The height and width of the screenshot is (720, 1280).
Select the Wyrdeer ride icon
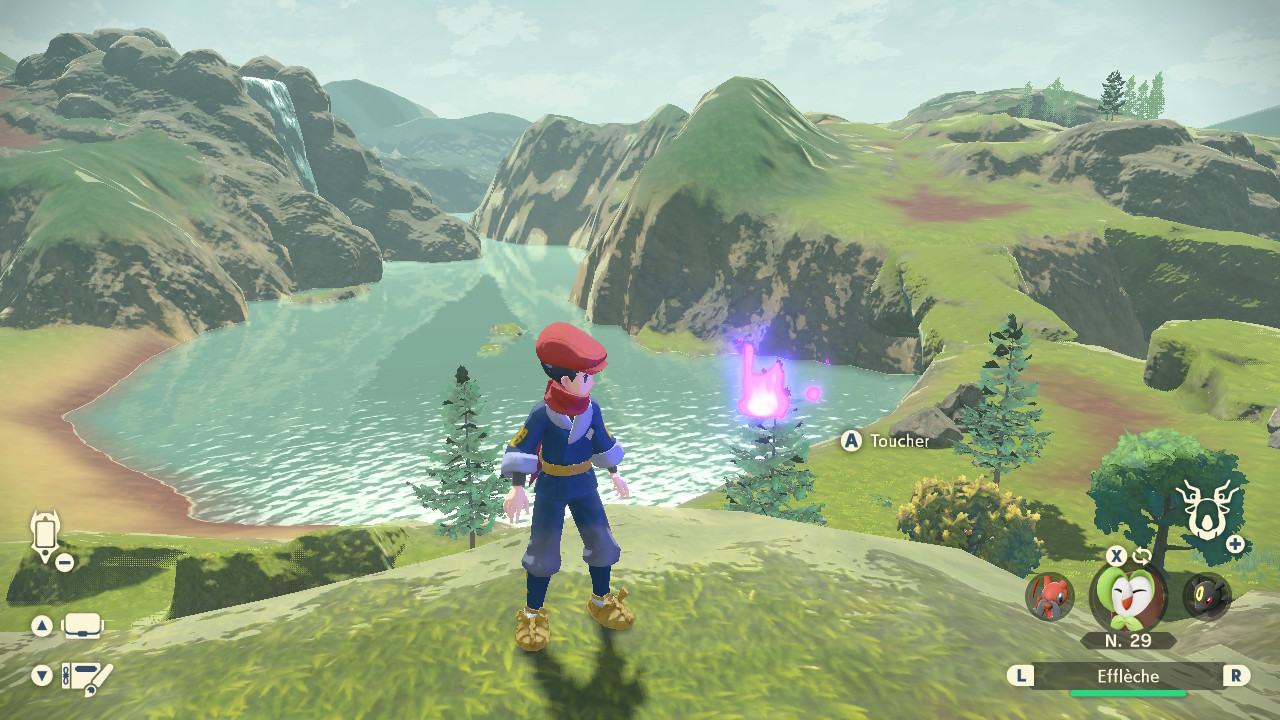[1204, 509]
